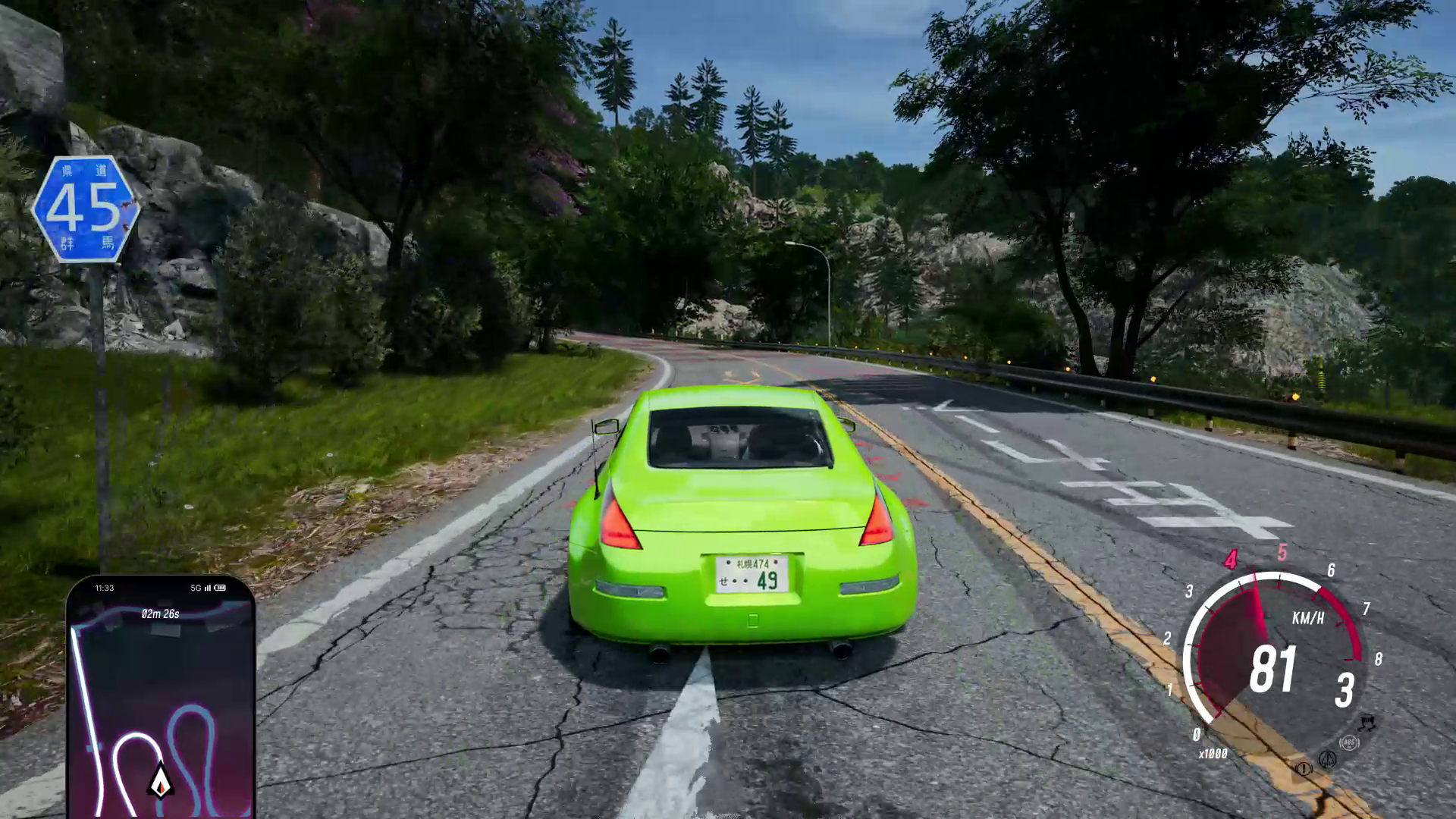Viewport: 1456px width, 819px height.
Task: Toggle the ABS indicator icon
Action: 1348,743
